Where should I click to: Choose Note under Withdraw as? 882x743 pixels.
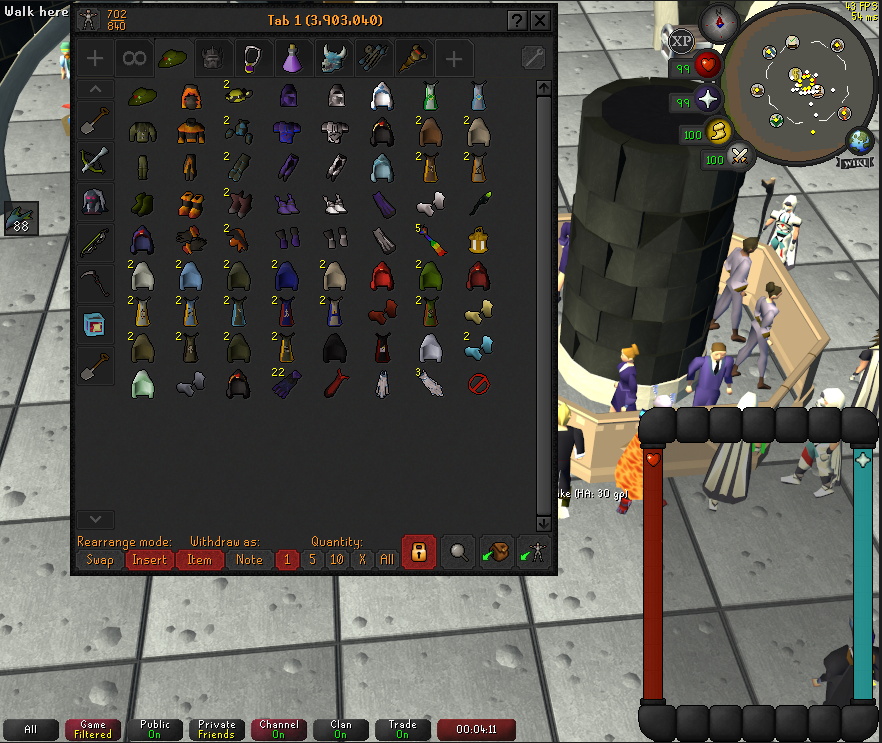tap(249, 560)
